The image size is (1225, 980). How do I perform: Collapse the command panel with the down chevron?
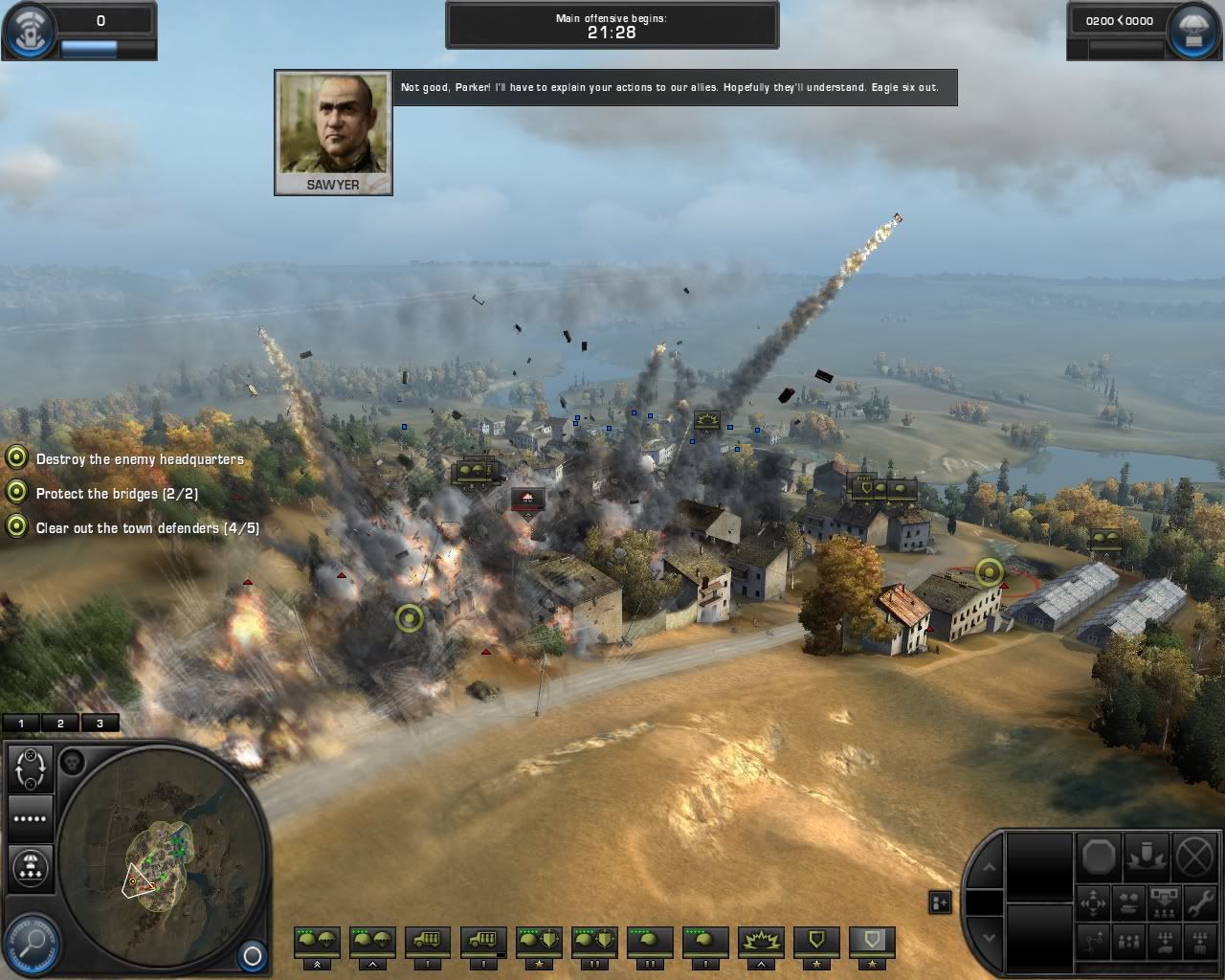coord(990,938)
